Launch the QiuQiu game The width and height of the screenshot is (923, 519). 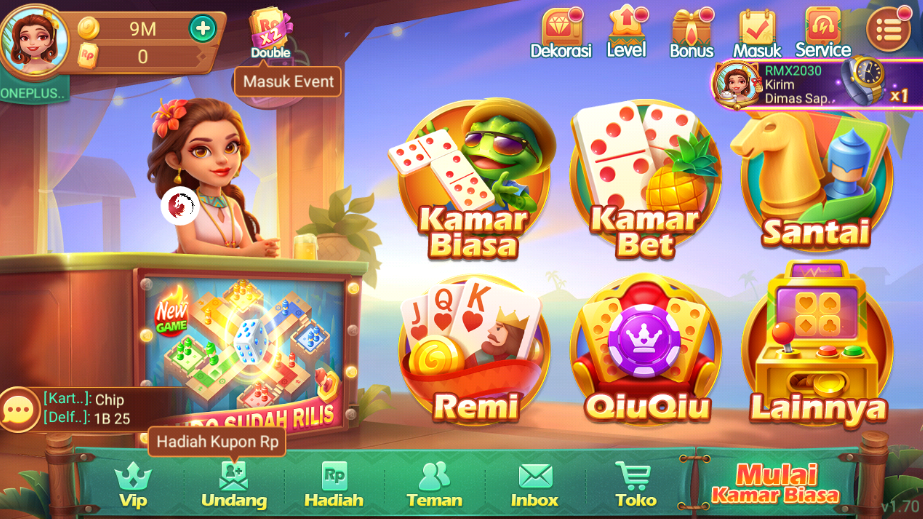pos(645,352)
